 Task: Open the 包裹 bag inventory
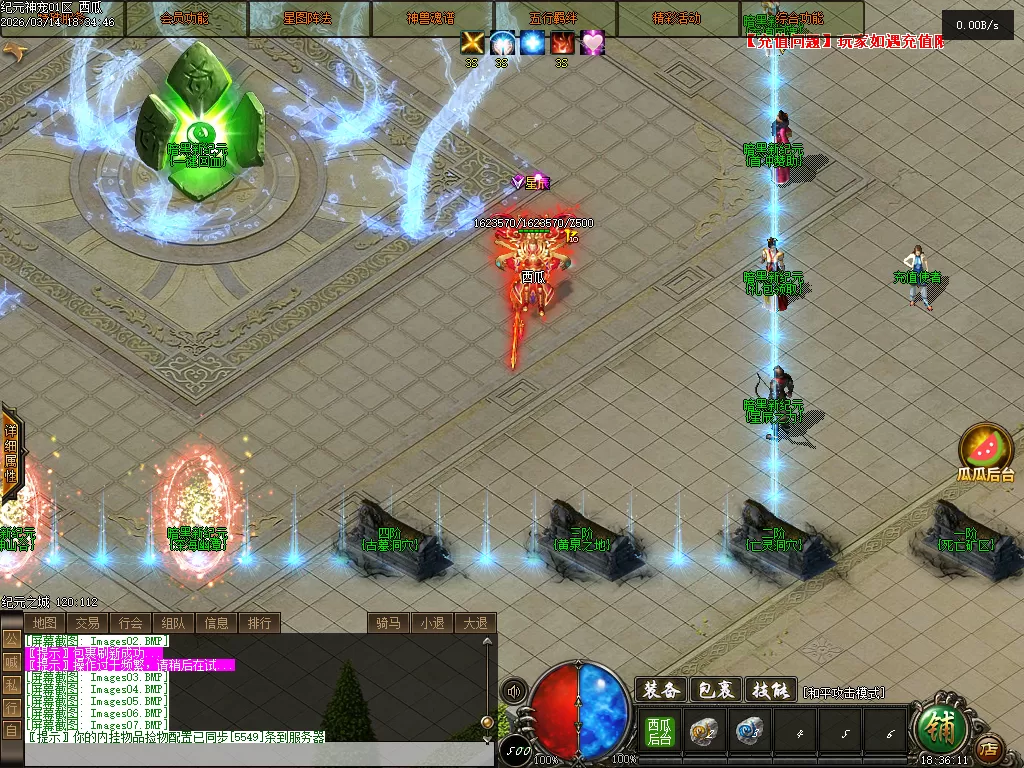716,690
